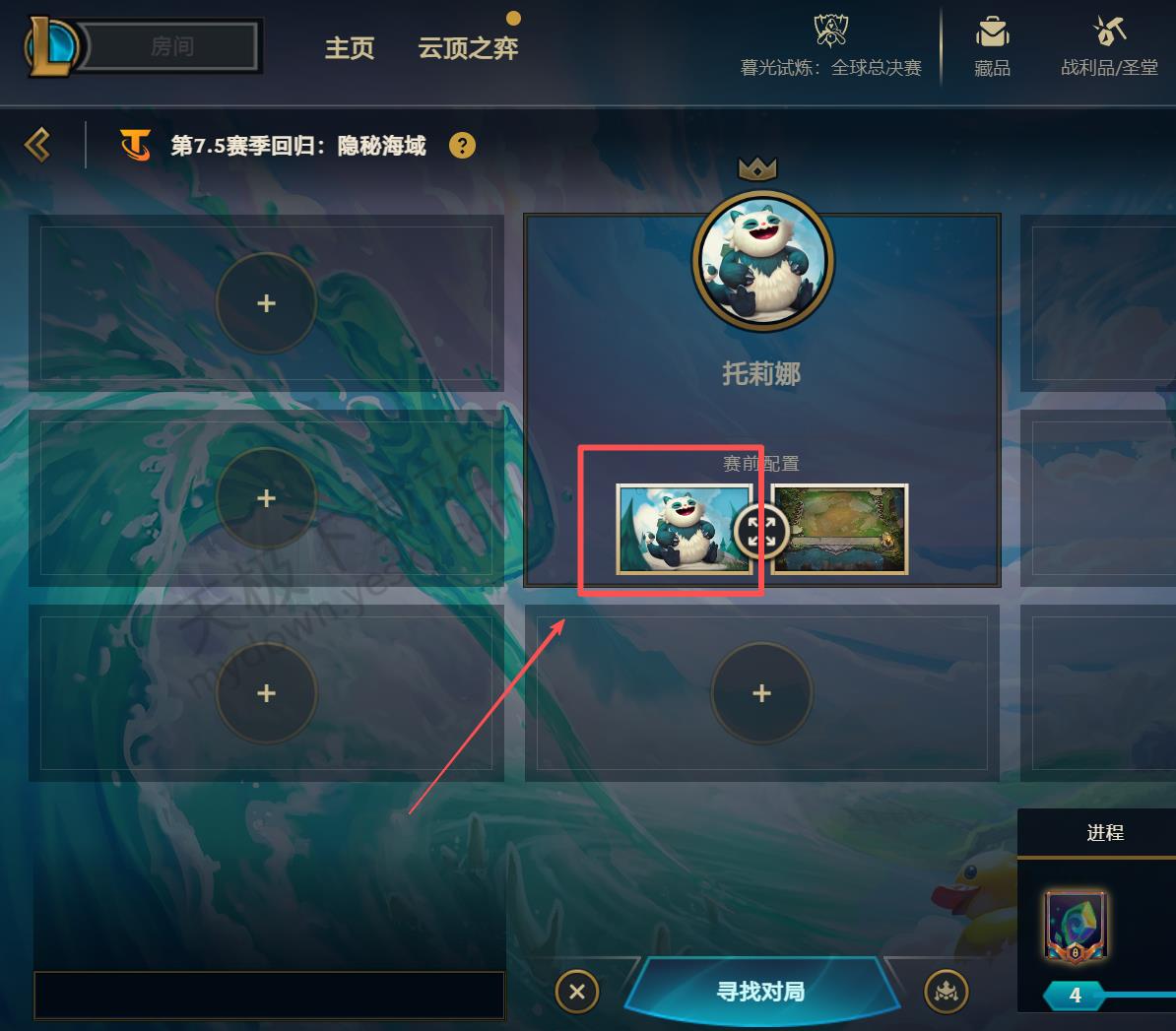This screenshot has height=1031, width=1176.
Task: Click the League of Legends logo icon
Action: 49,45
